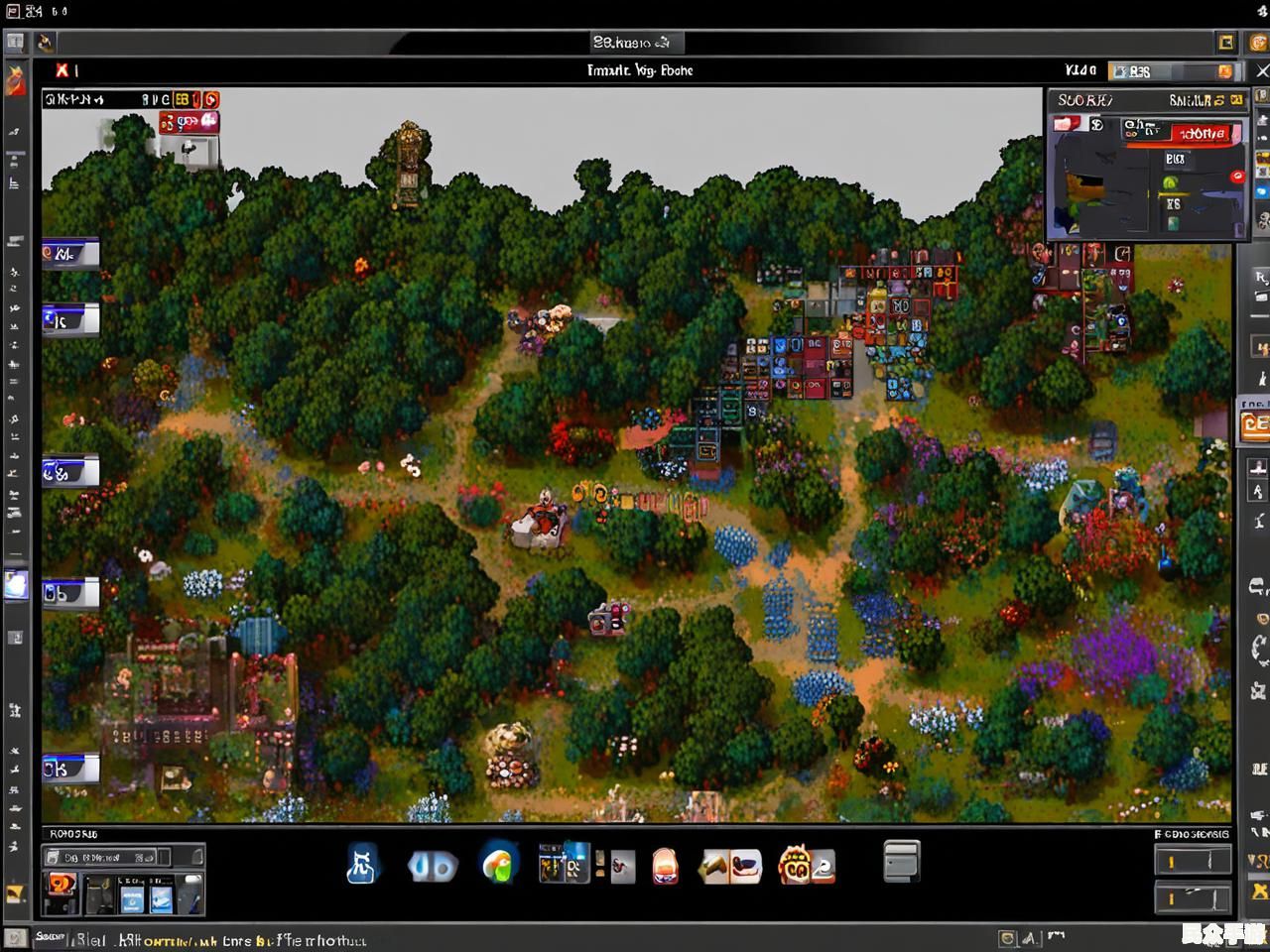Activate the orange and green swirl orb icon

tap(499, 864)
